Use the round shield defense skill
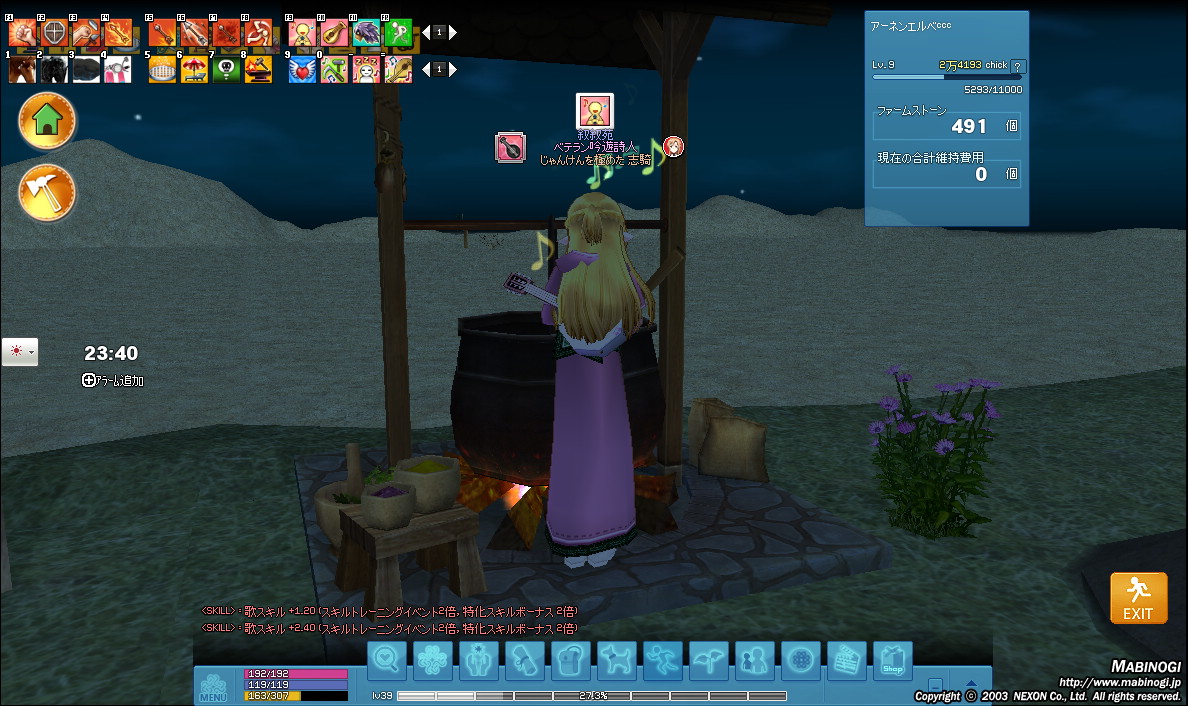 (54, 34)
